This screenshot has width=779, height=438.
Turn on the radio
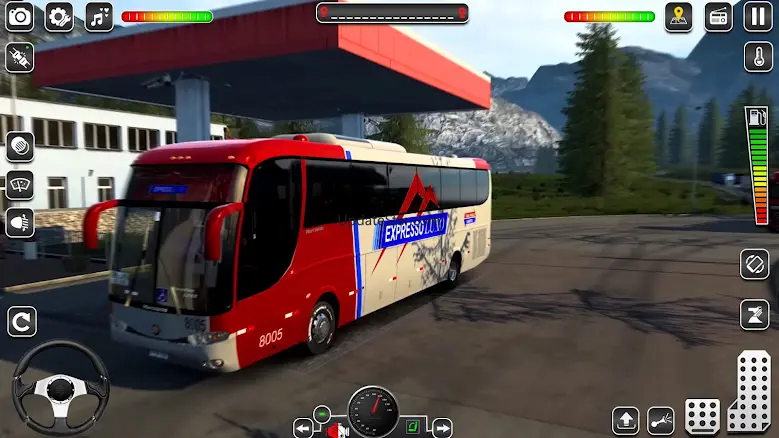[x=719, y=16]
